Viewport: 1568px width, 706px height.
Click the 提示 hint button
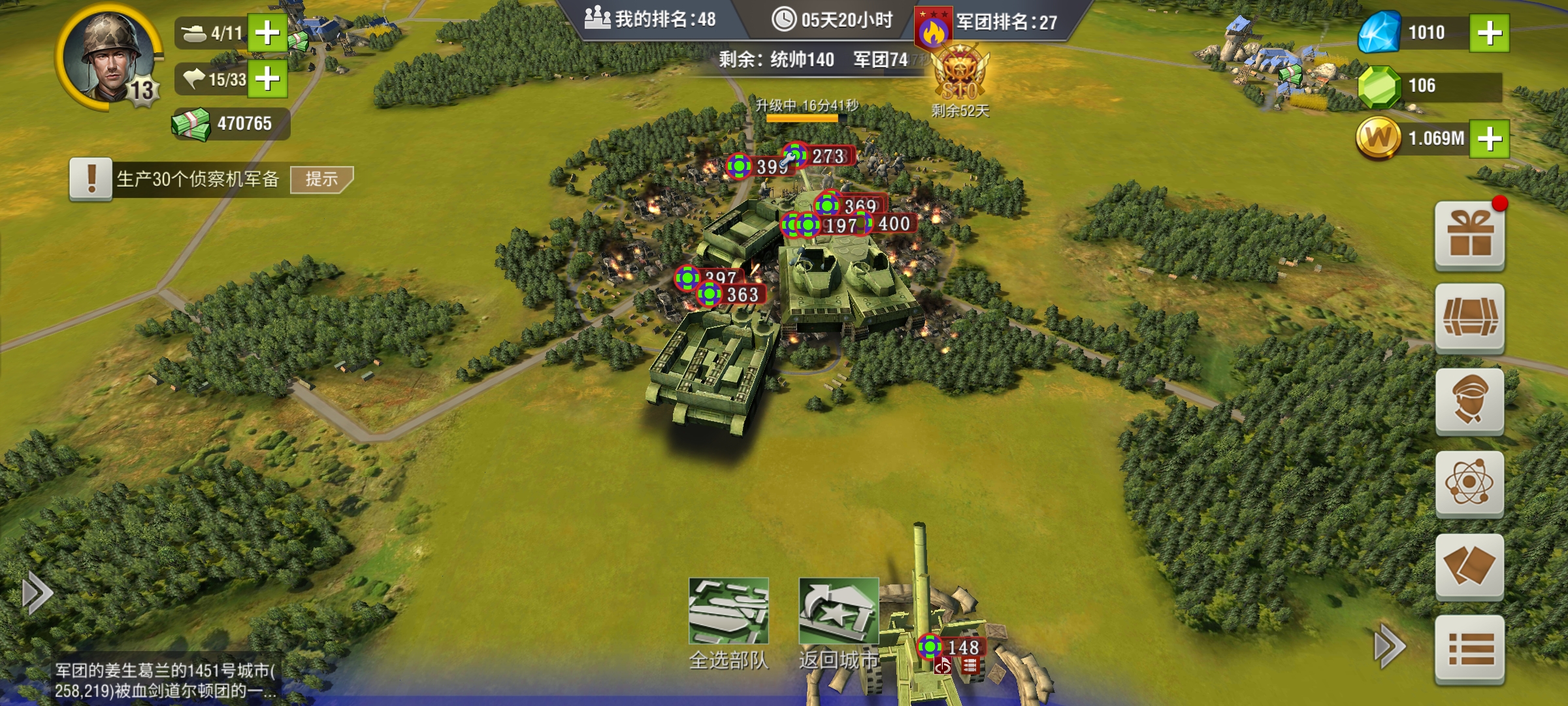[321, 179]
